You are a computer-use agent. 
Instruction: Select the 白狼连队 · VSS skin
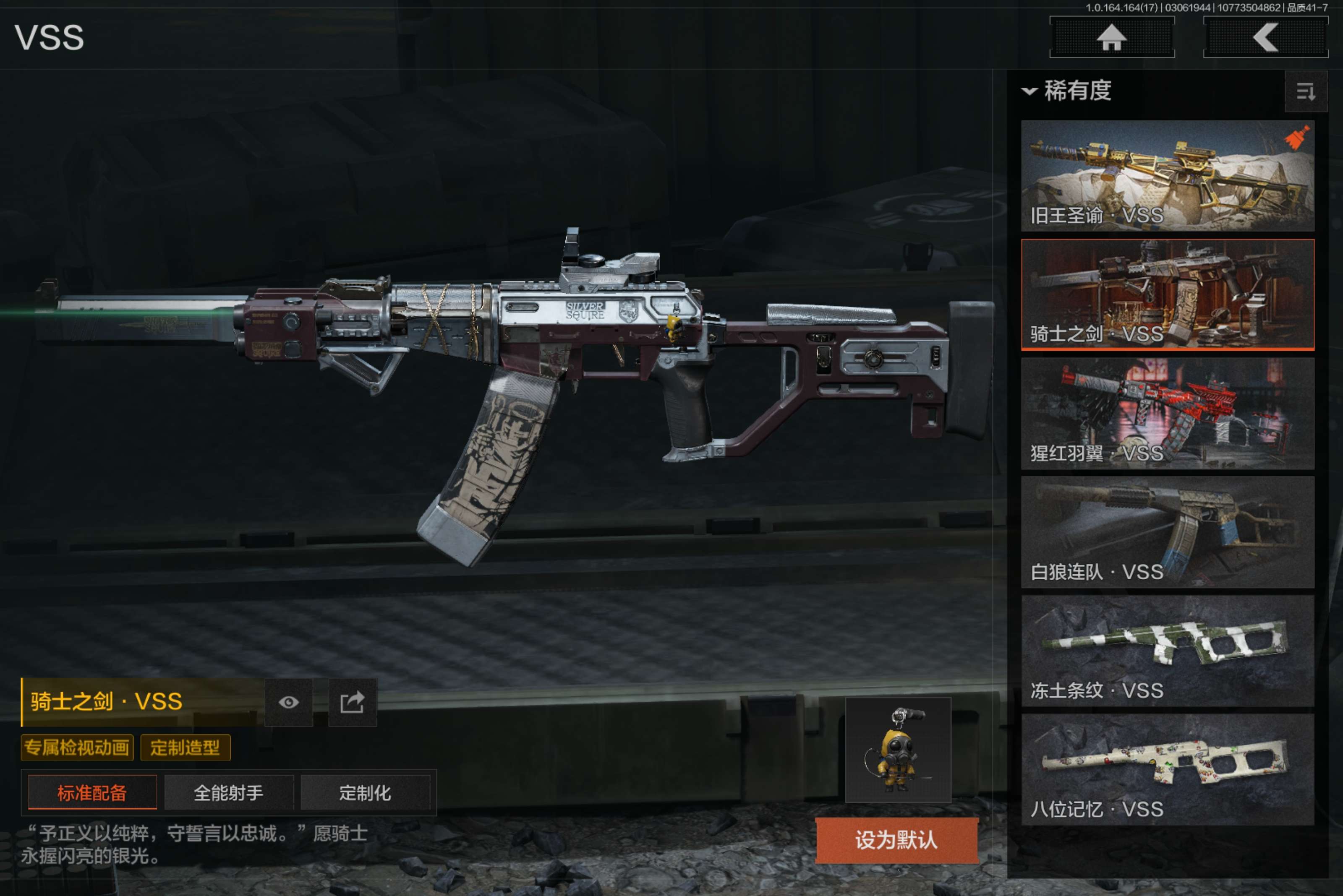(x=1167, y=532)
